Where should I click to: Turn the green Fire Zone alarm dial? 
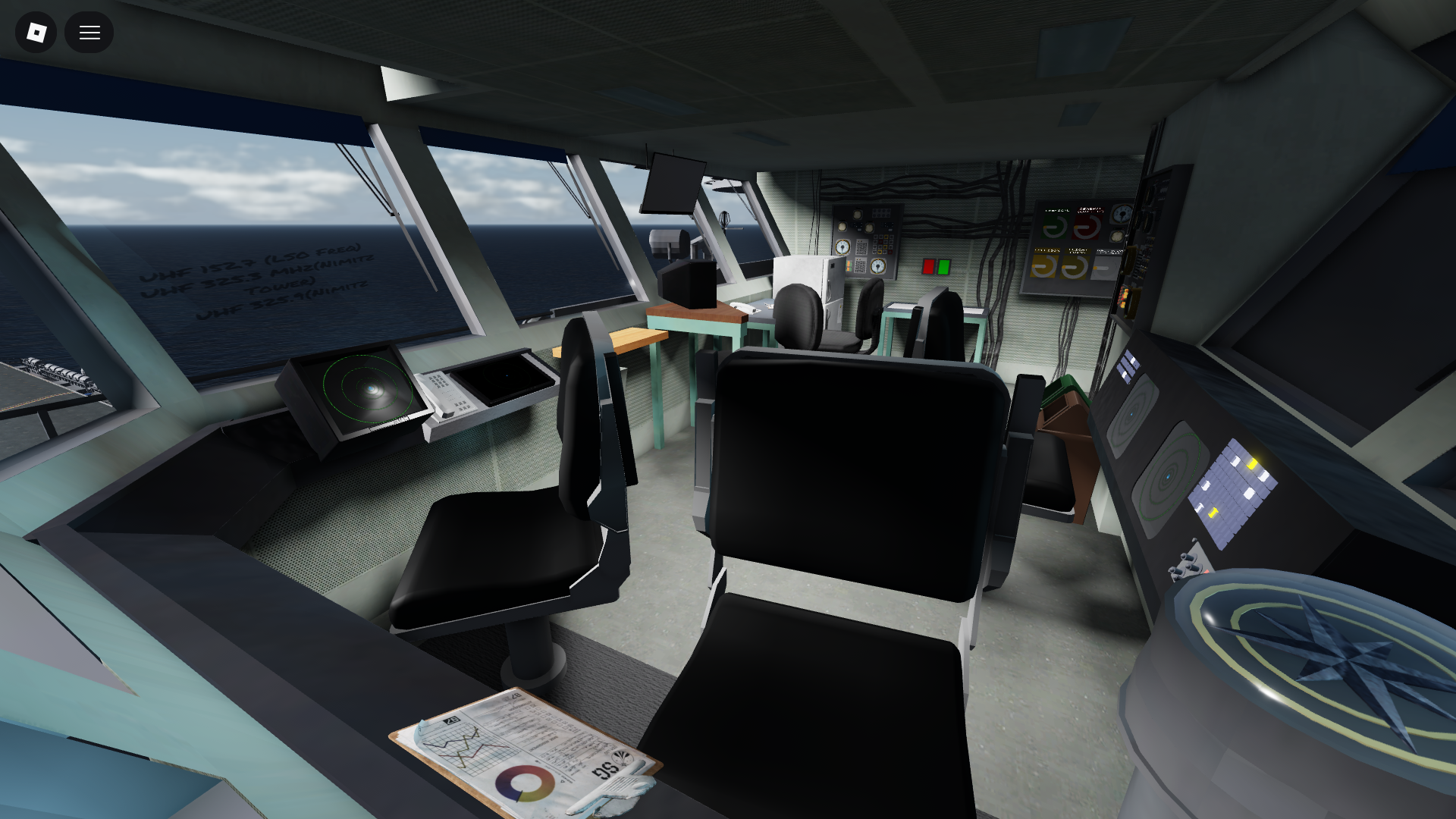1054,225
